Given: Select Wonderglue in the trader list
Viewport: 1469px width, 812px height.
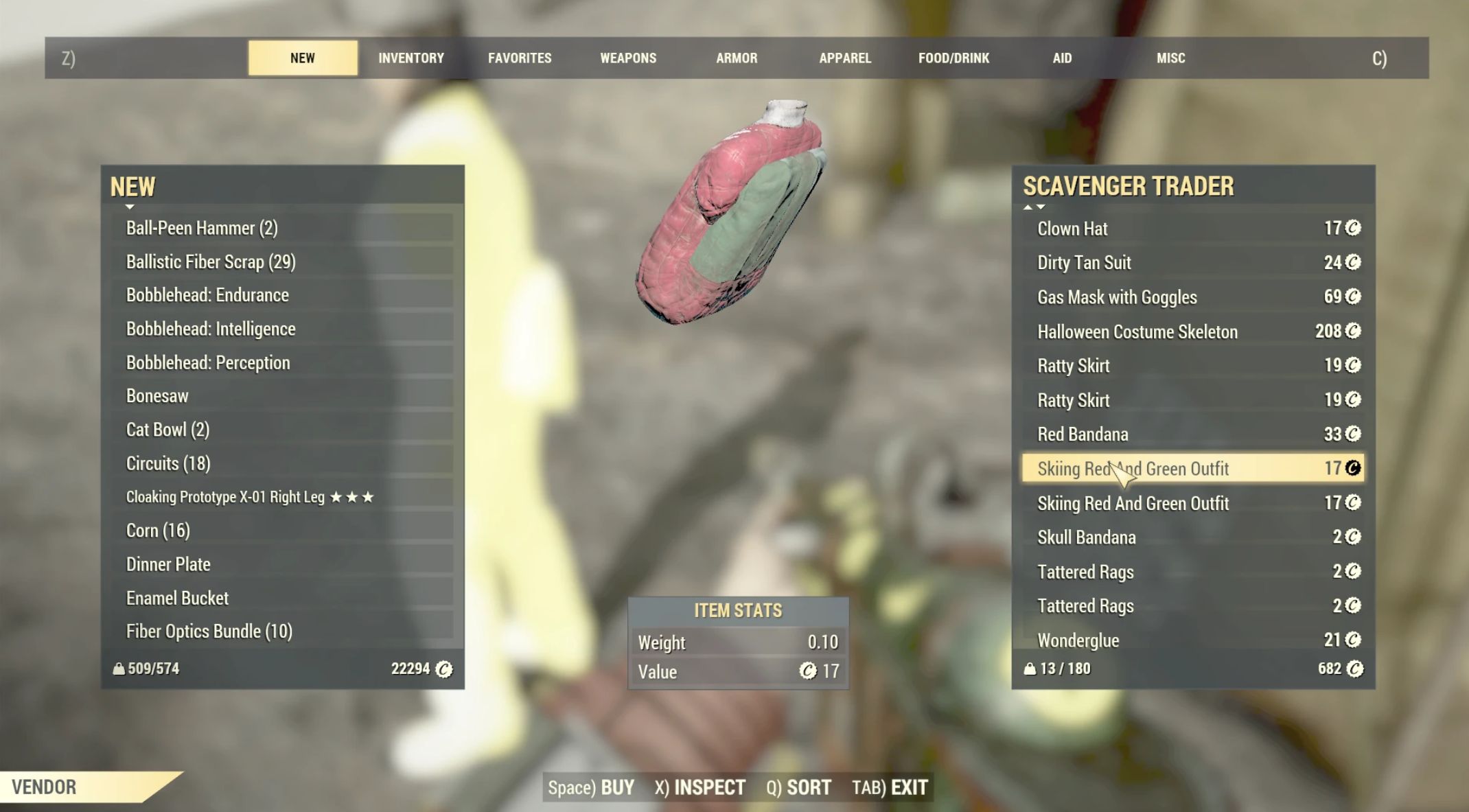Looking at the screenshot, I should coord(1193,640).
